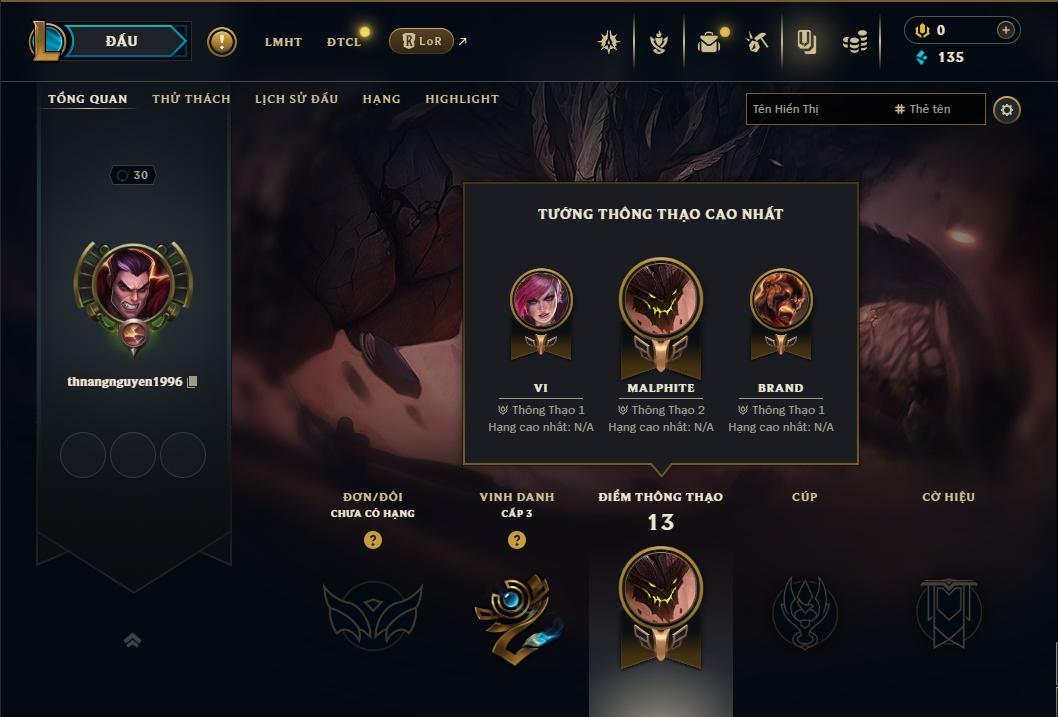Image resolution: width=1058 pixels, height=717 pixels.
Task: Open the loot backpack icon
Action: point(709,42)
